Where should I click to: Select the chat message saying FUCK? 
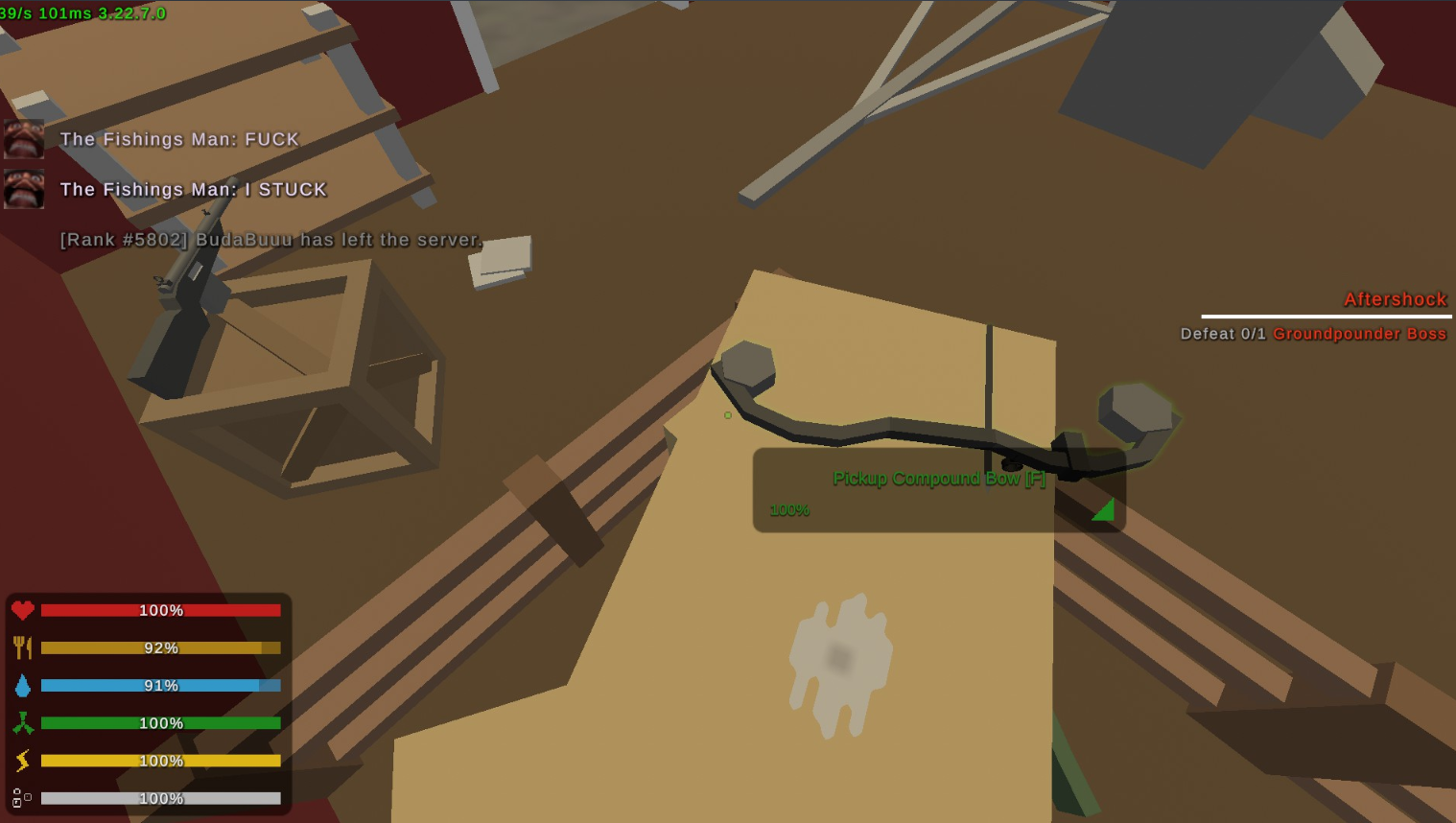(x=178, y=139)
